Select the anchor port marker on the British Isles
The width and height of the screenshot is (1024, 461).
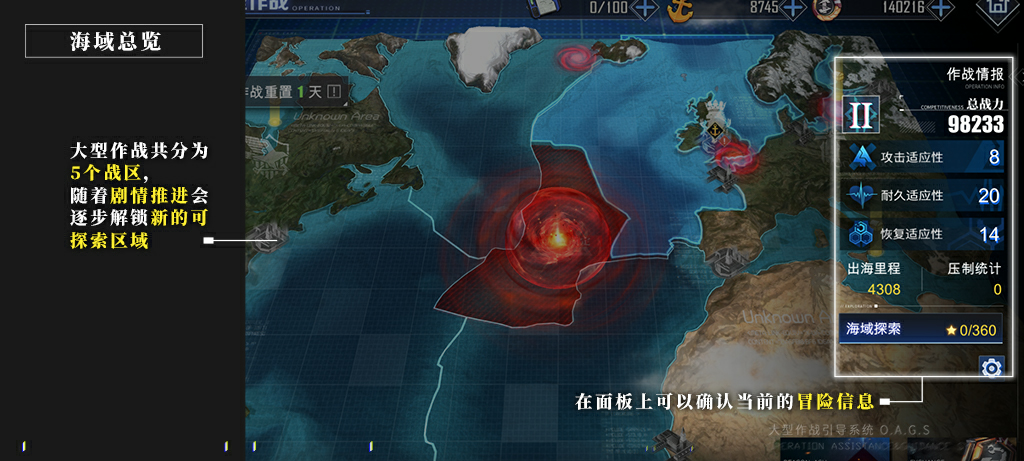714,130
